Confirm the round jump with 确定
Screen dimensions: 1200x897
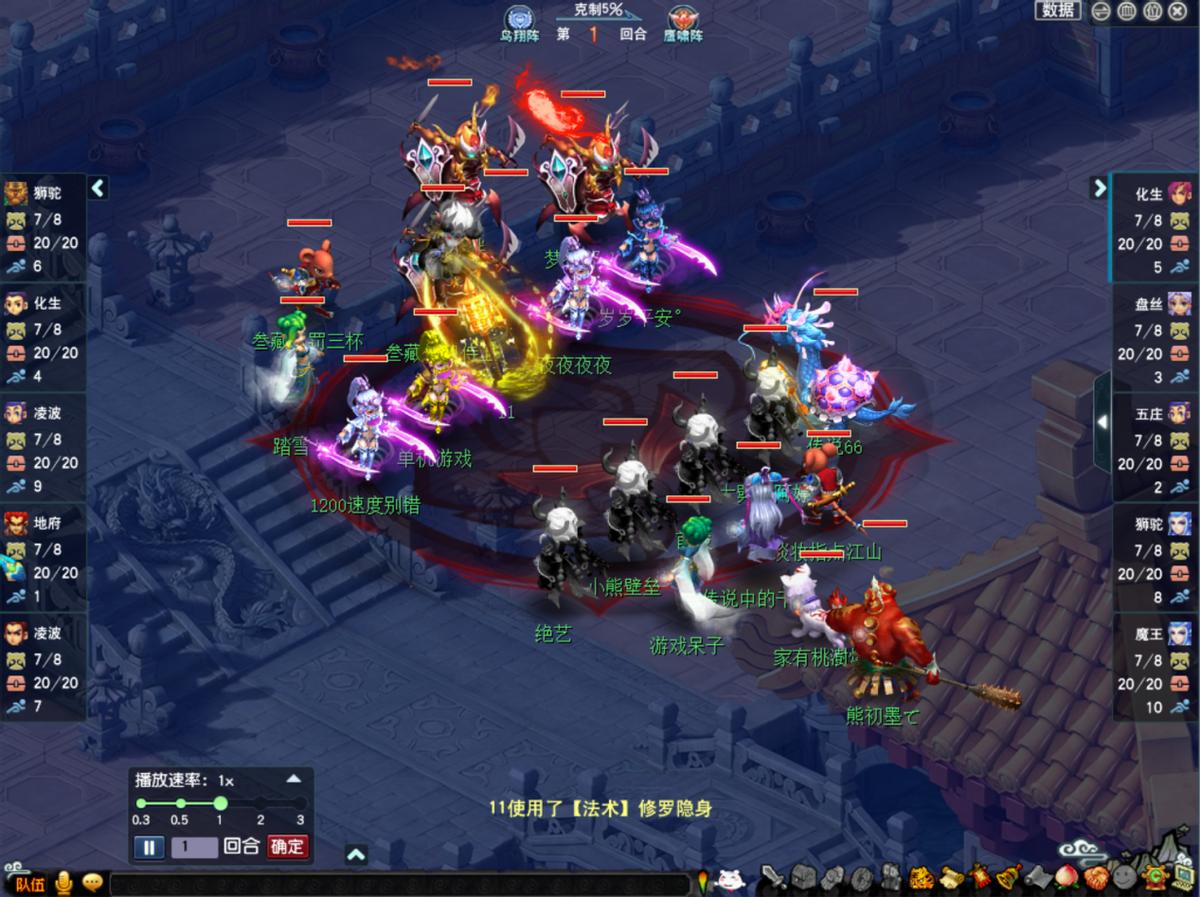click(x=288, y=846)
